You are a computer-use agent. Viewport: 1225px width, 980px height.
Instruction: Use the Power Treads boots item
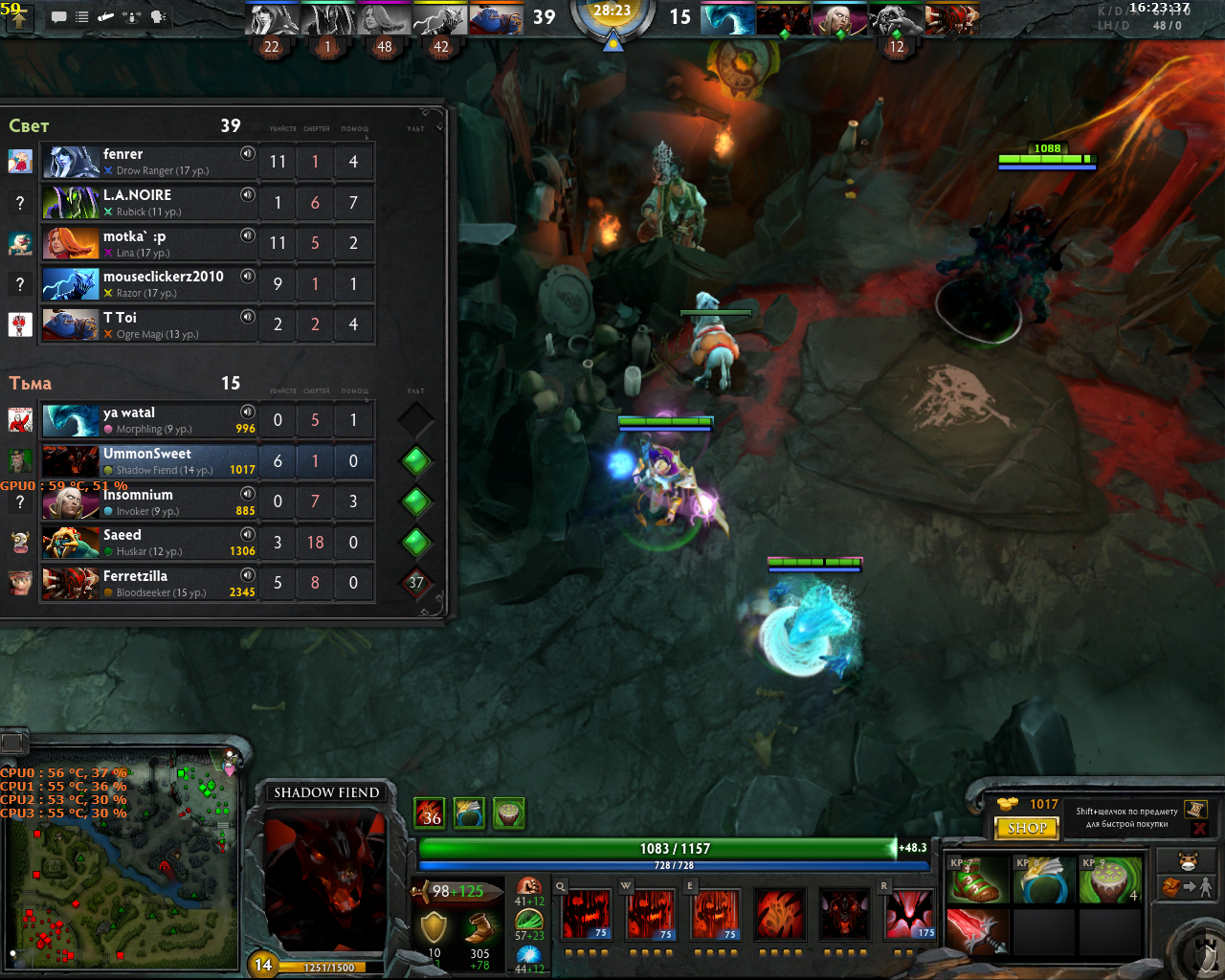click(976, 880)
